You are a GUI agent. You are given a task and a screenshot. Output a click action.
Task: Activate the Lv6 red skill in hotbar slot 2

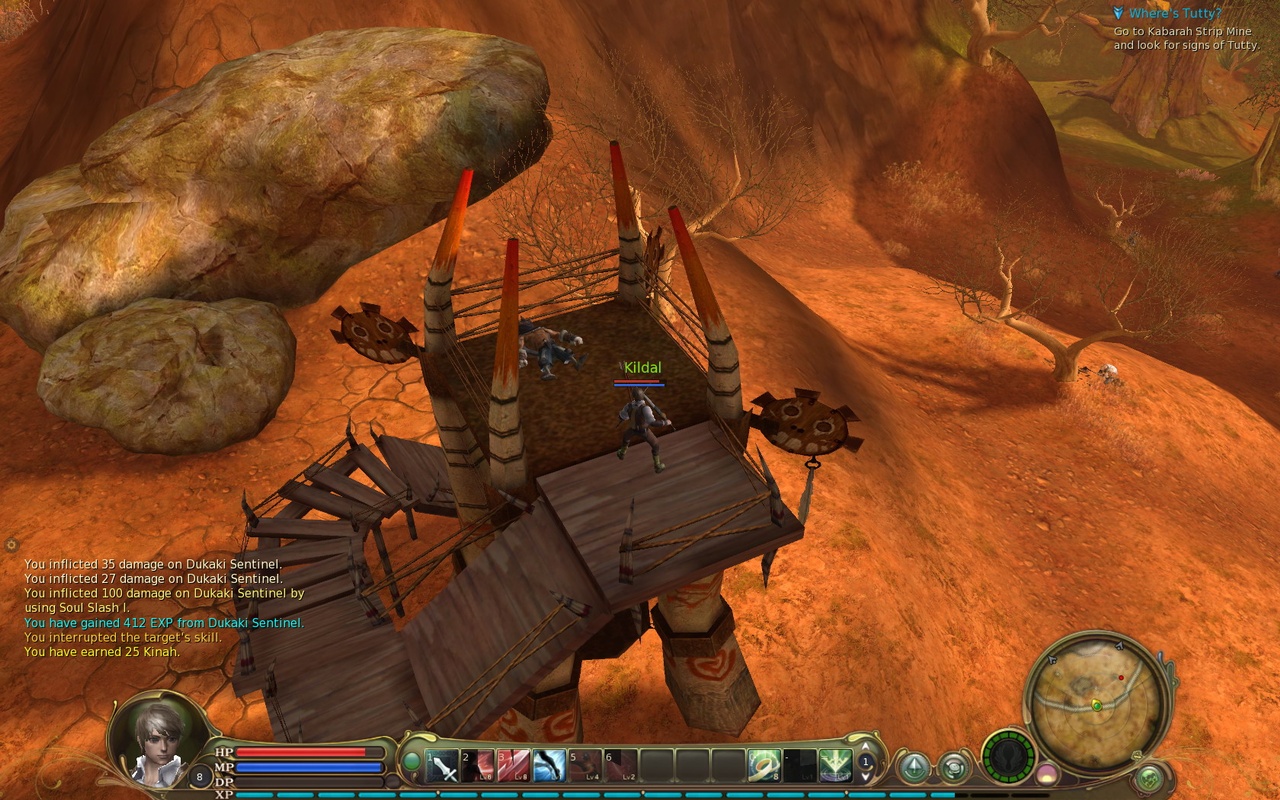pyautogui.click(x=478, y=765)
